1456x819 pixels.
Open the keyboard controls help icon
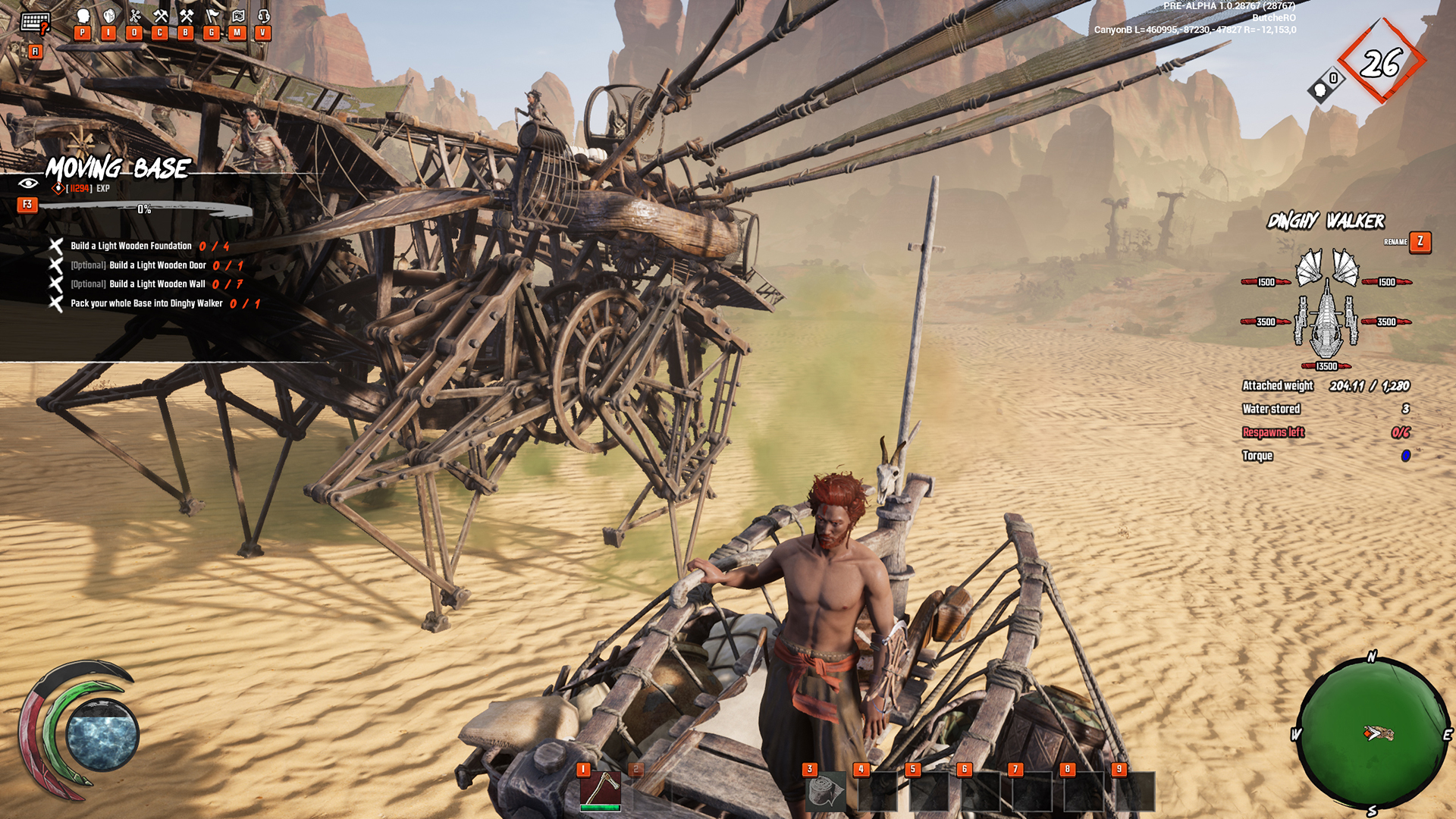pyautogui.click(x=35, y=24)
